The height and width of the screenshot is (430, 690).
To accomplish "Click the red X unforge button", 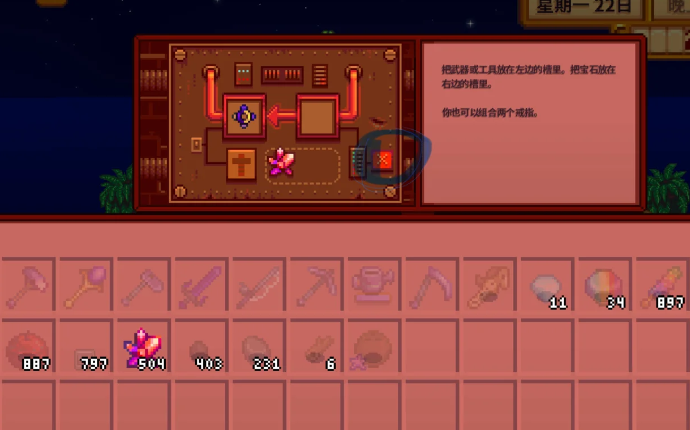I will [382, 160].
